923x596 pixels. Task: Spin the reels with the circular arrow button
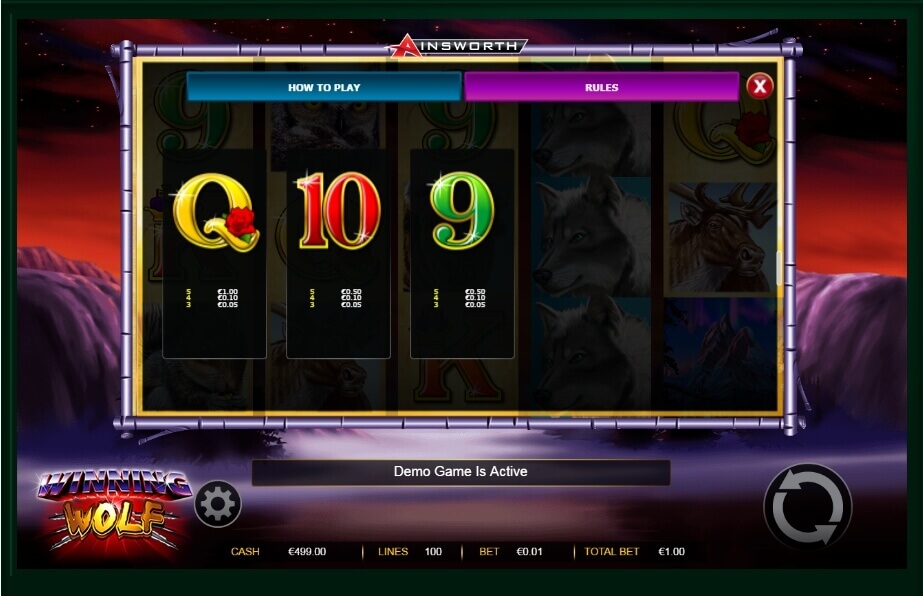click(x=807, y=507)
